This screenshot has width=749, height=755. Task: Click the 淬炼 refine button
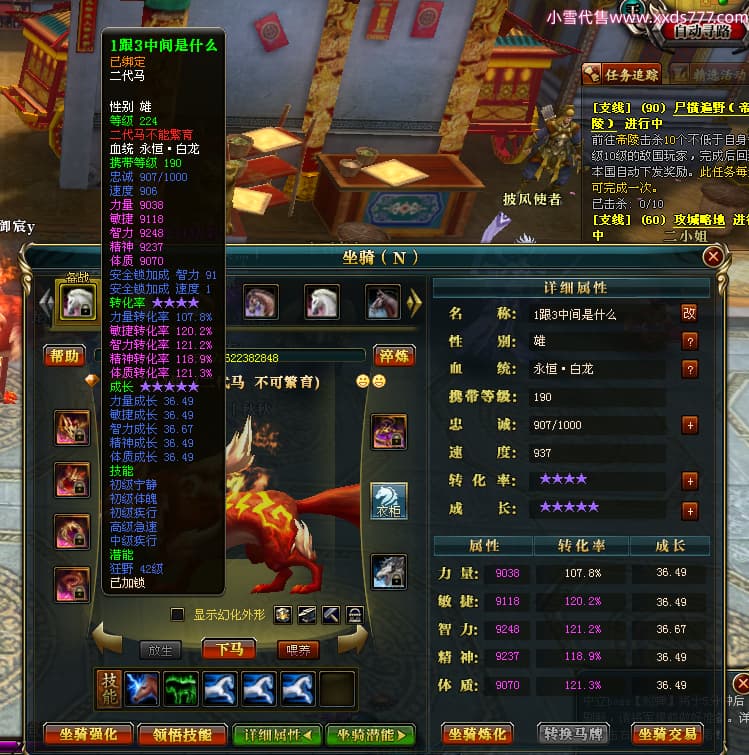(394, 356)
